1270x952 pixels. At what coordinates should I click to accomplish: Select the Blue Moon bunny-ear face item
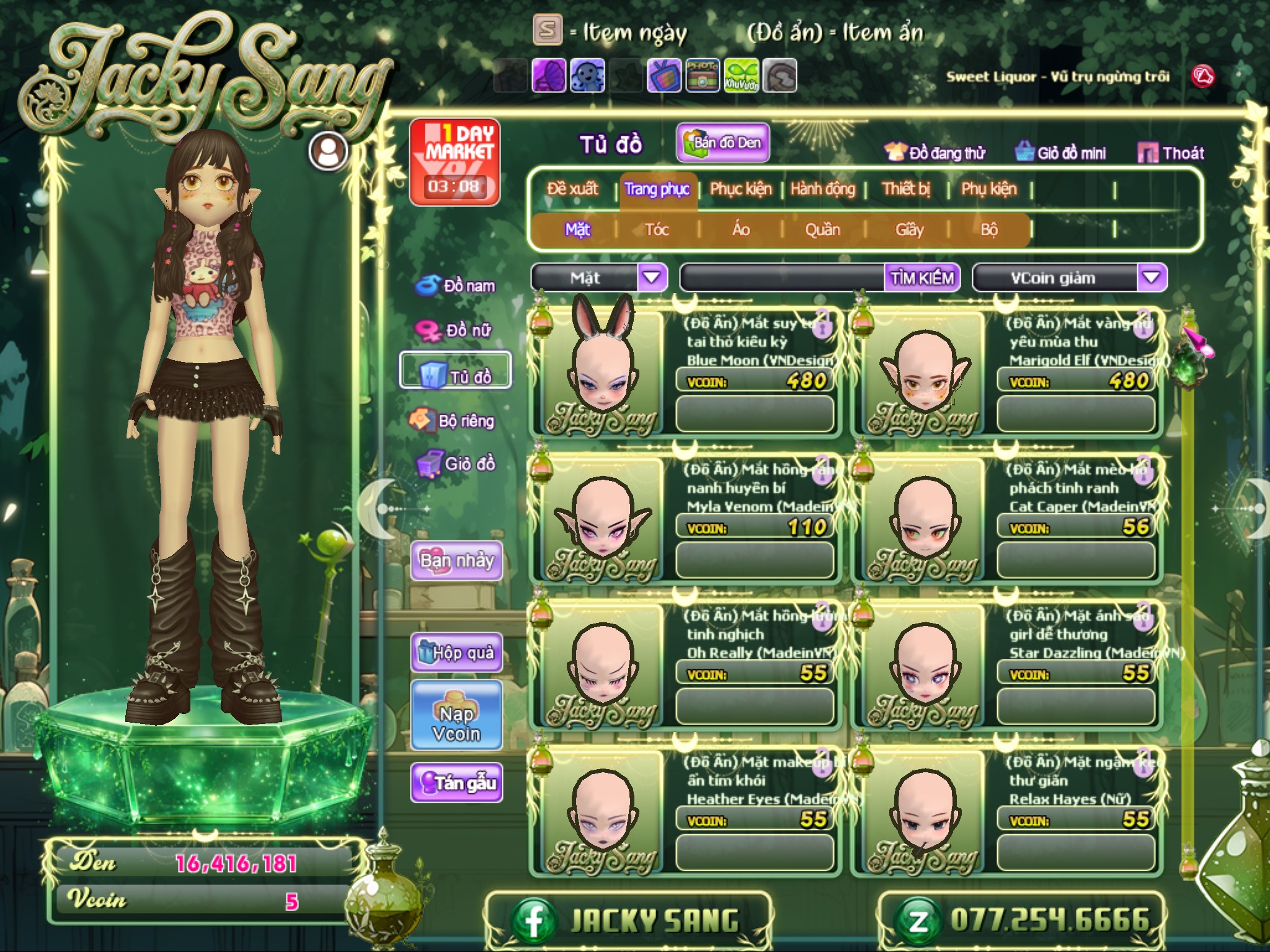[x=602, y=372]
